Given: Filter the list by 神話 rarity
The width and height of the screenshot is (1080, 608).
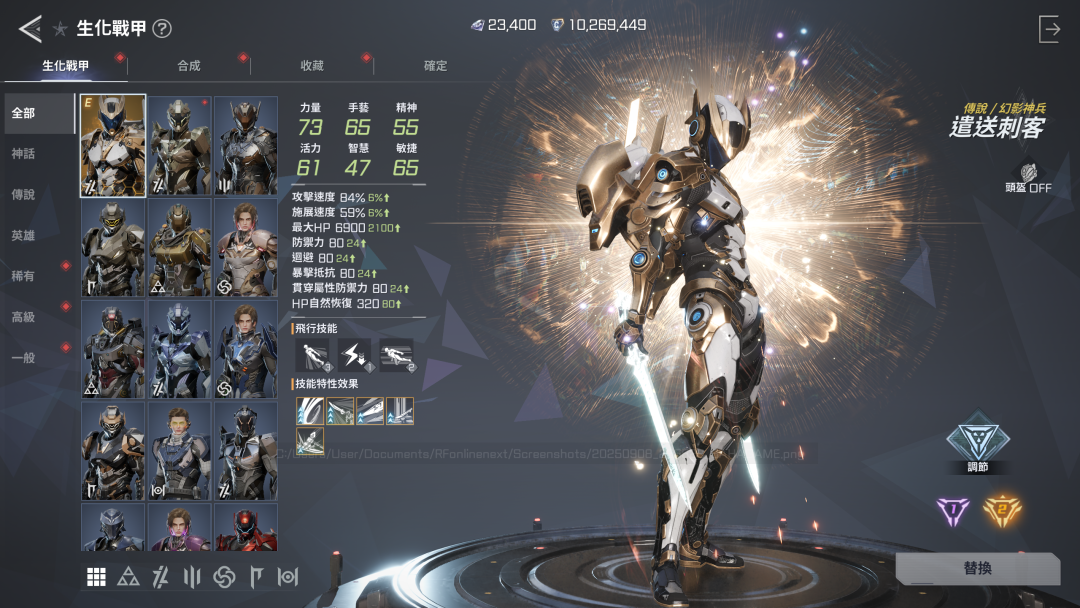Looking at the screenshot, I should click(x=24, y=154).
